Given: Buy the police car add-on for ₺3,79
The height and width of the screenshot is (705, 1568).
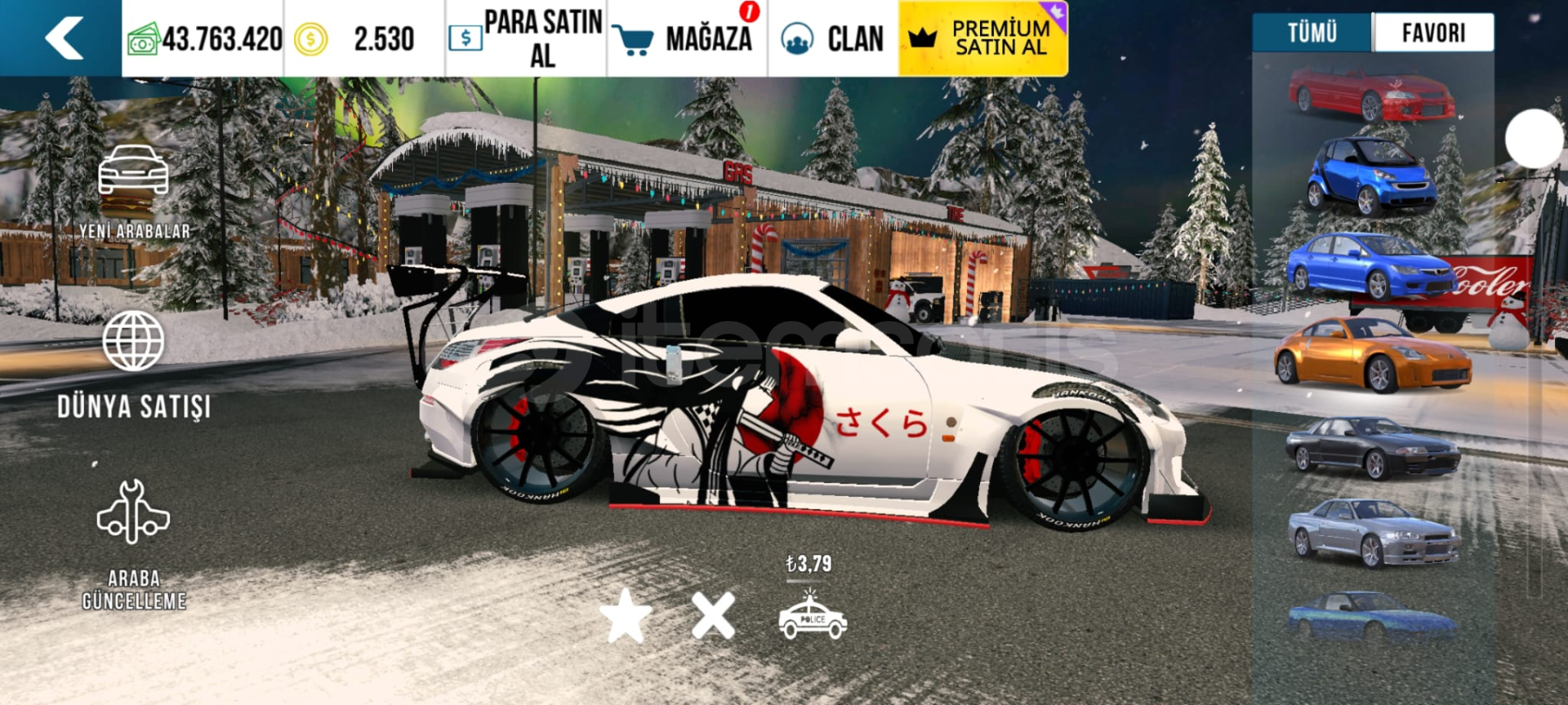Looking at the screenshot, I should [813, 615].
